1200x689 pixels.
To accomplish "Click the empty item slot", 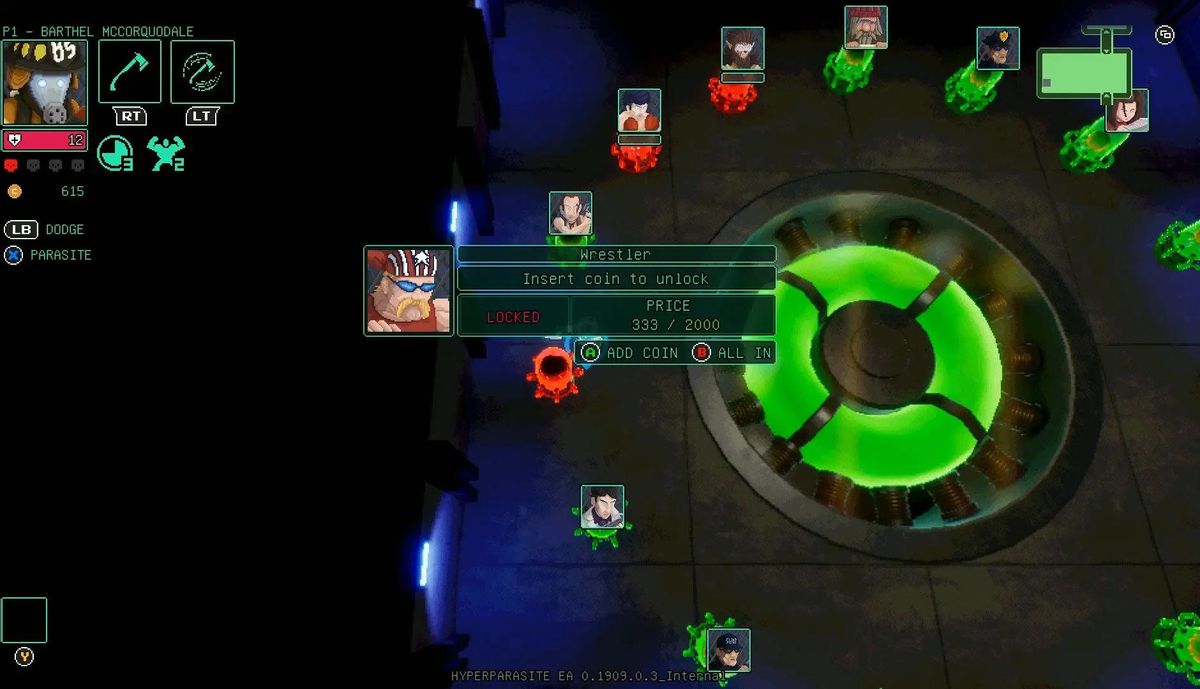I will pos(24,620).
